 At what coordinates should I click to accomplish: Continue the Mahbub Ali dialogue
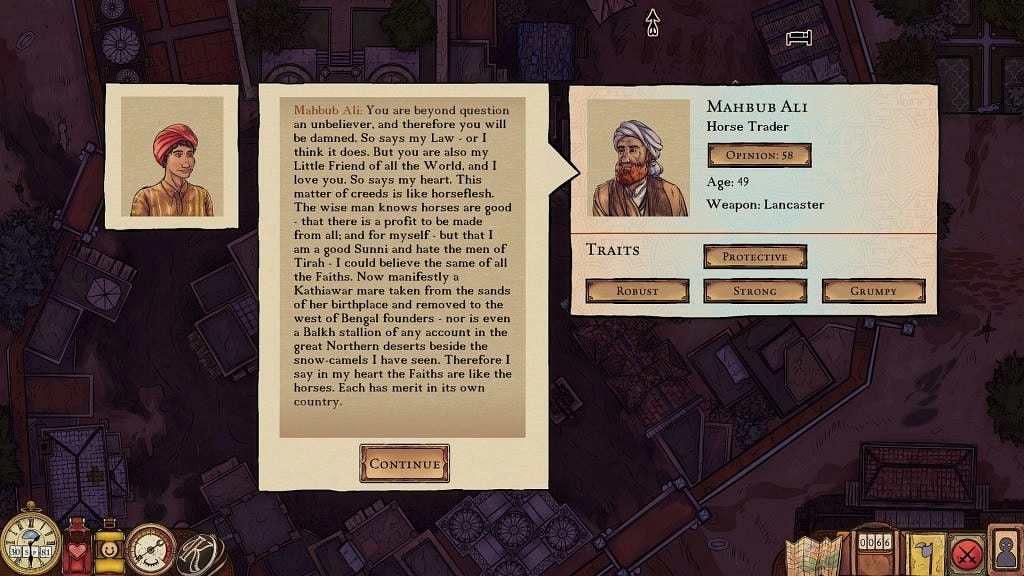(404, 463)
